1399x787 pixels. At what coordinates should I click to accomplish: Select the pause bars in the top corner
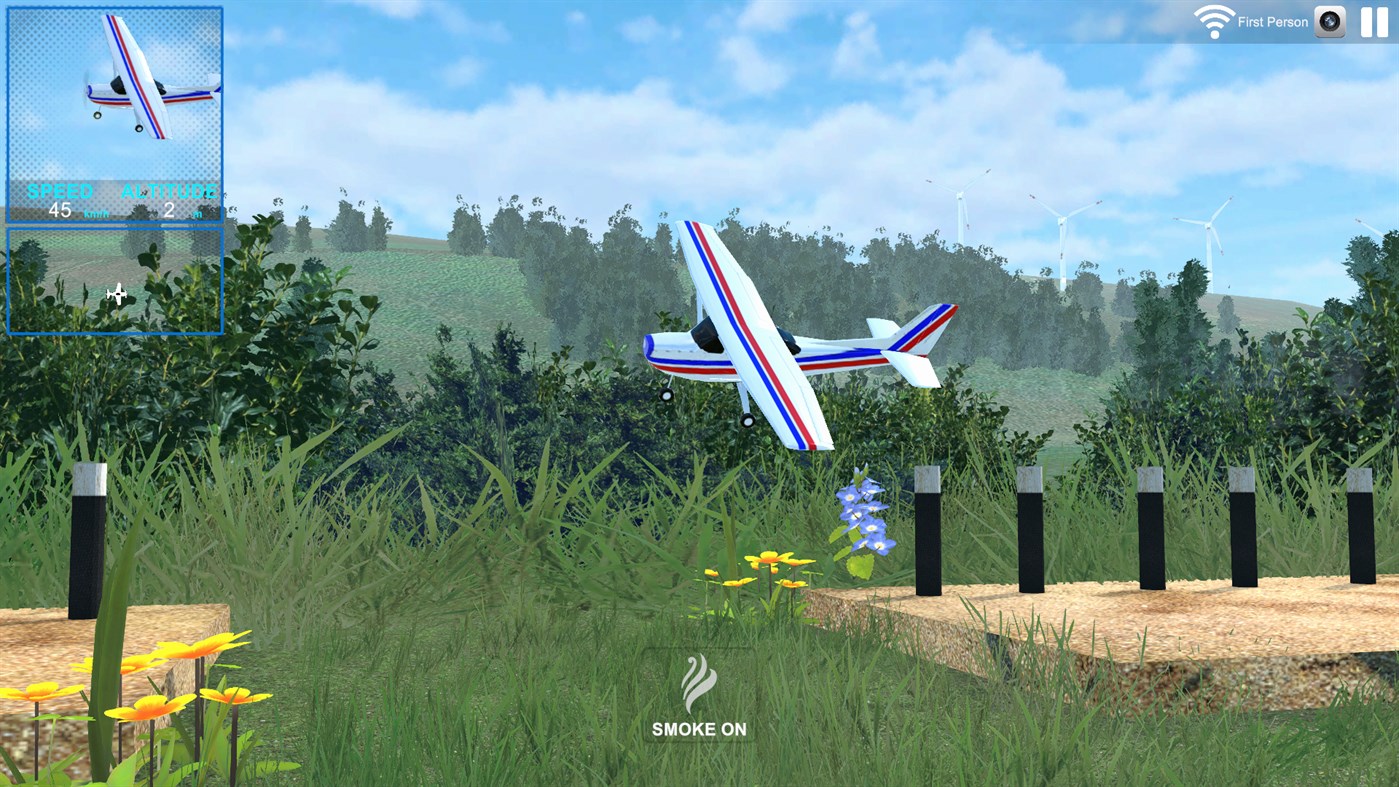pyautogui.click(x=1374, y=21)
